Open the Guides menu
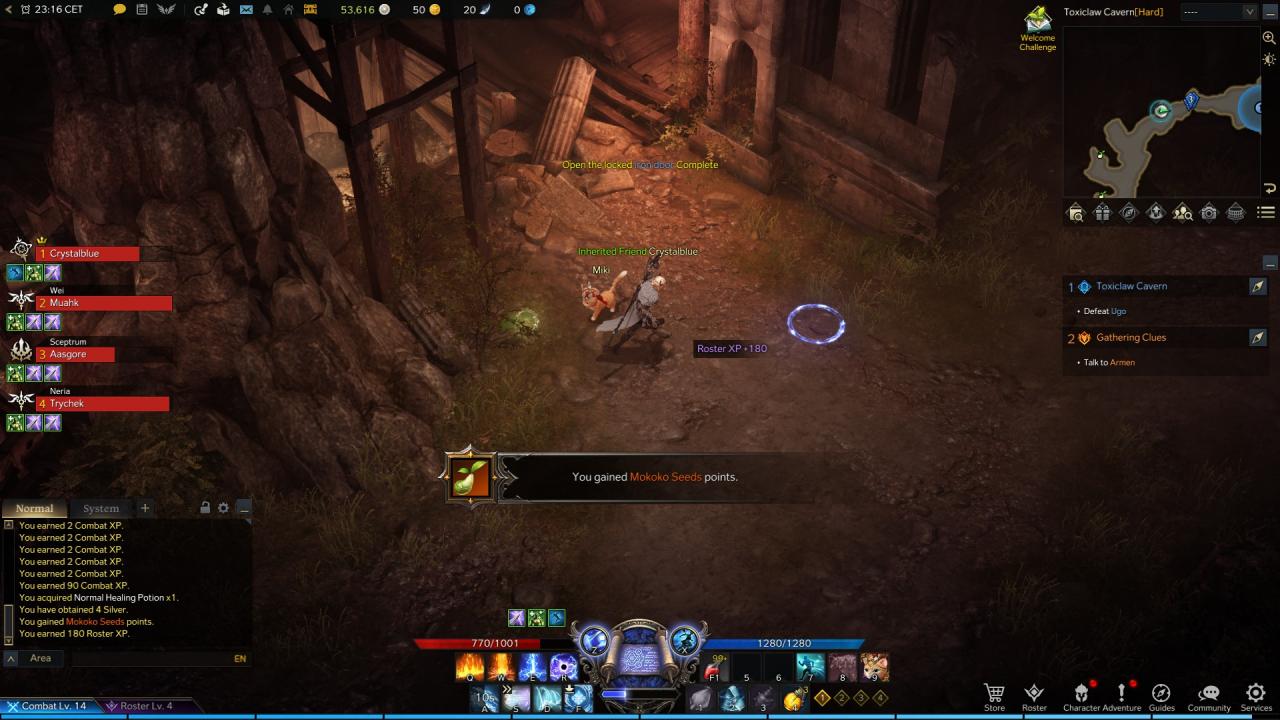 pyautogui.click(x=1161, y=695)
